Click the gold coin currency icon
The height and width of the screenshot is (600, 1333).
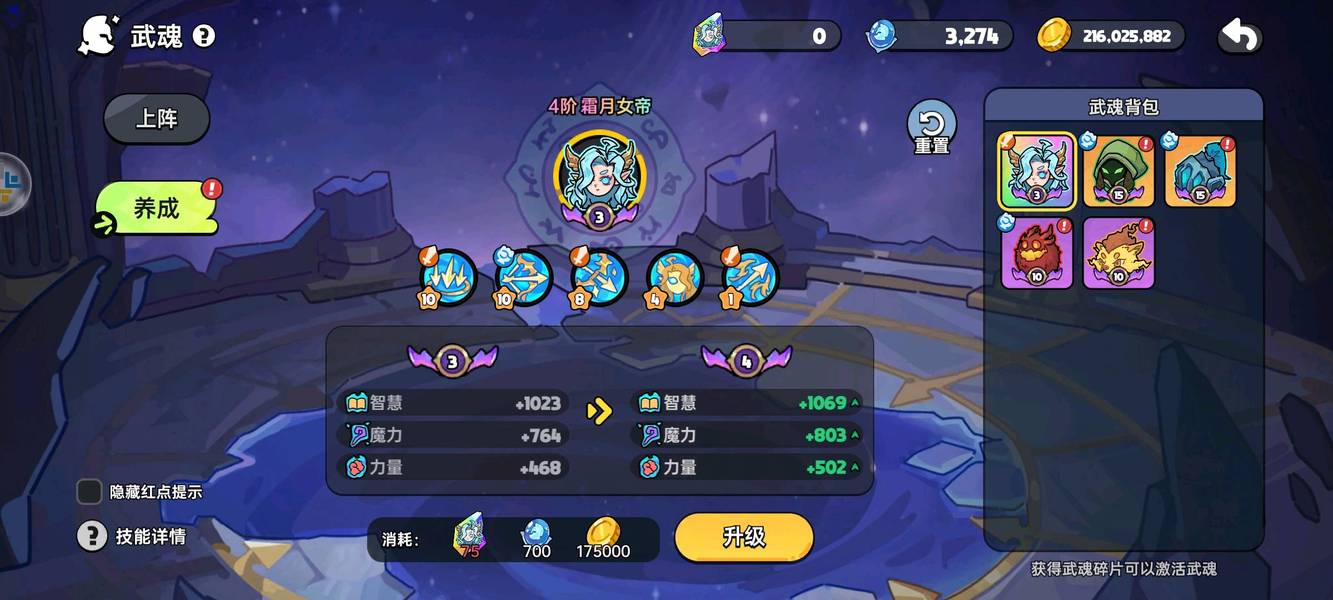[1054, 36]
